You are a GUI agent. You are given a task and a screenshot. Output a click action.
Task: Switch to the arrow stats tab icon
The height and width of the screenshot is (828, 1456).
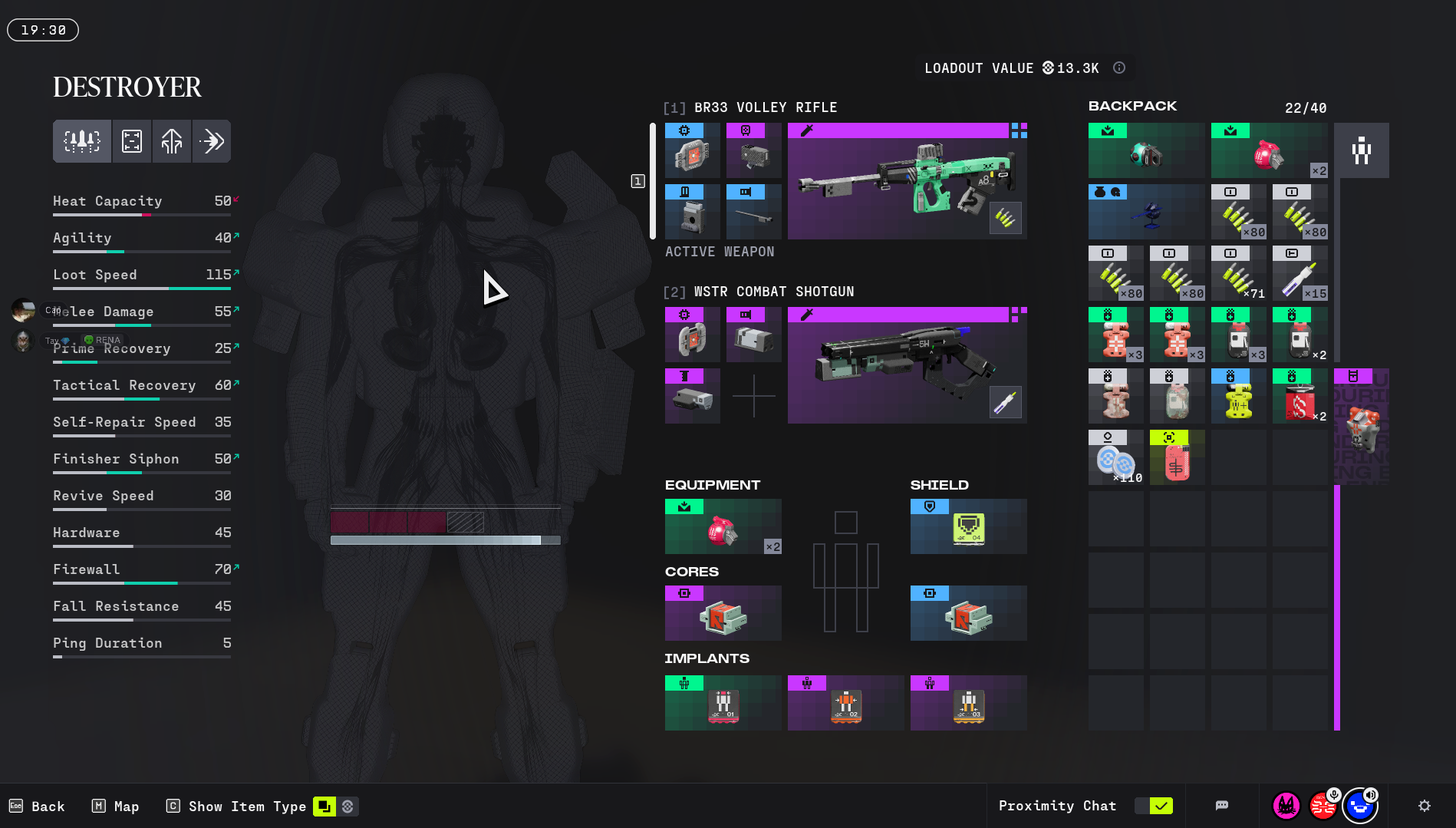point(211,141)
